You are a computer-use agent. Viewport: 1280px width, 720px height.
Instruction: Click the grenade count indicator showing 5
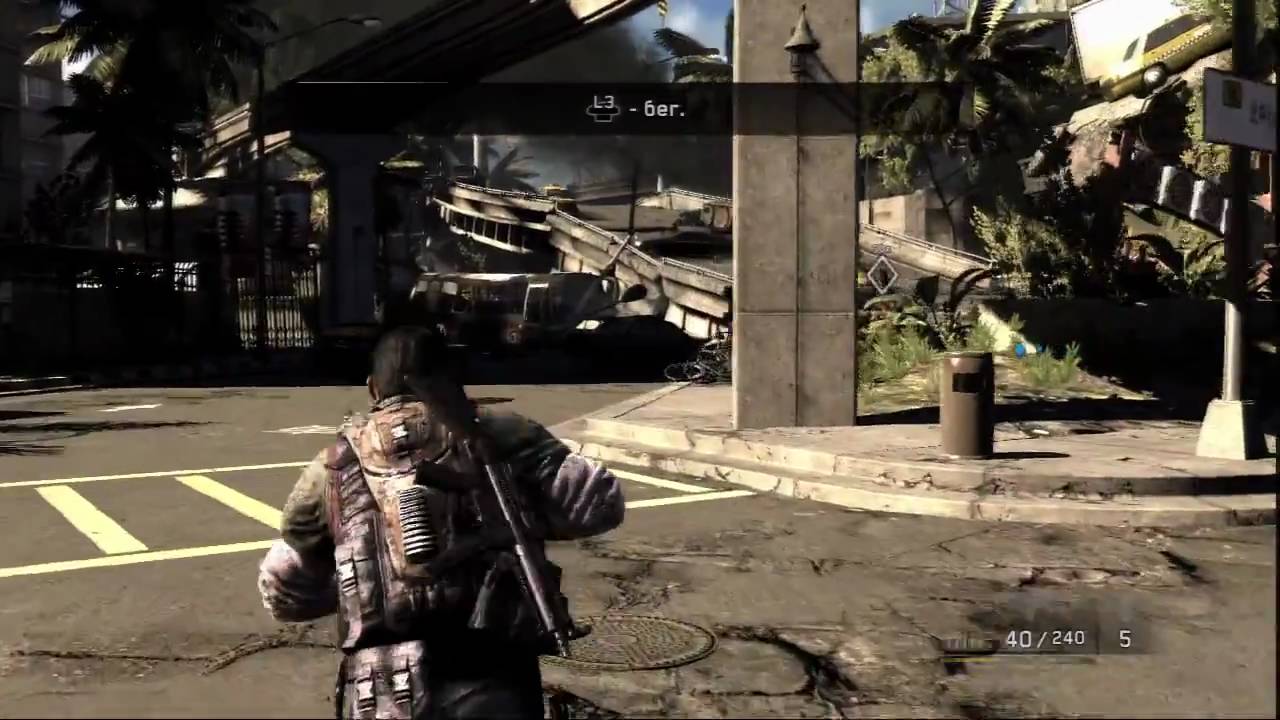[x=1124, y=639]
